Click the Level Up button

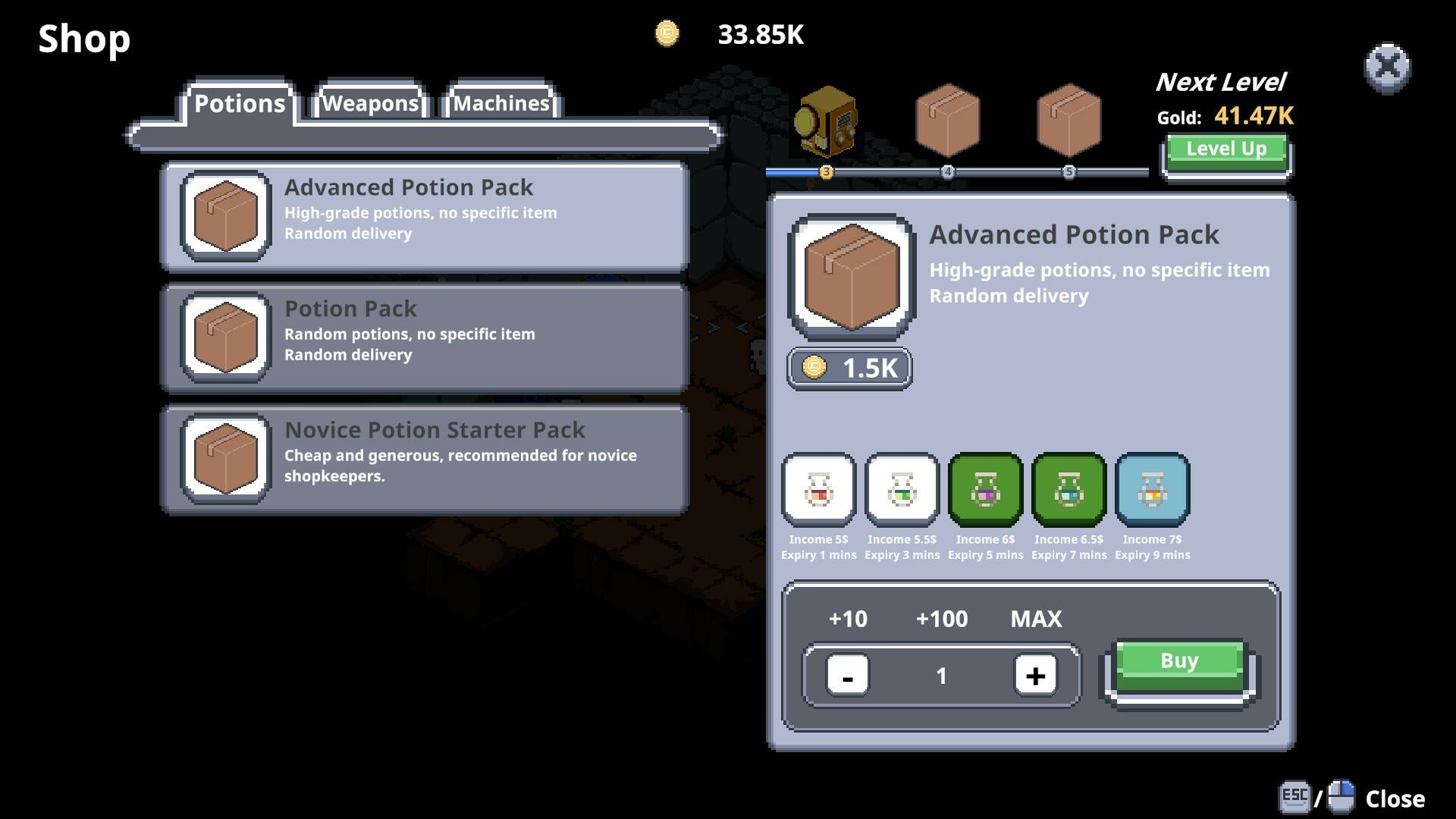pos(1225,148)
